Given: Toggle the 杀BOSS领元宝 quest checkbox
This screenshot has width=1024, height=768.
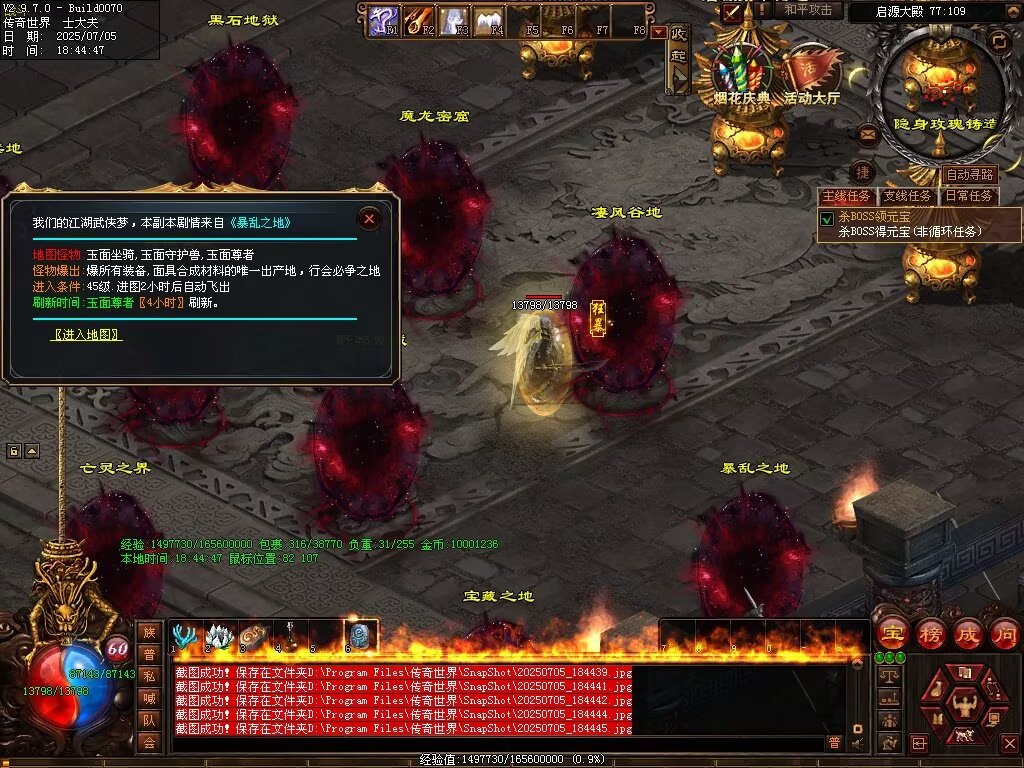Looking at the screenshot, I should click(x=827, y=219).
